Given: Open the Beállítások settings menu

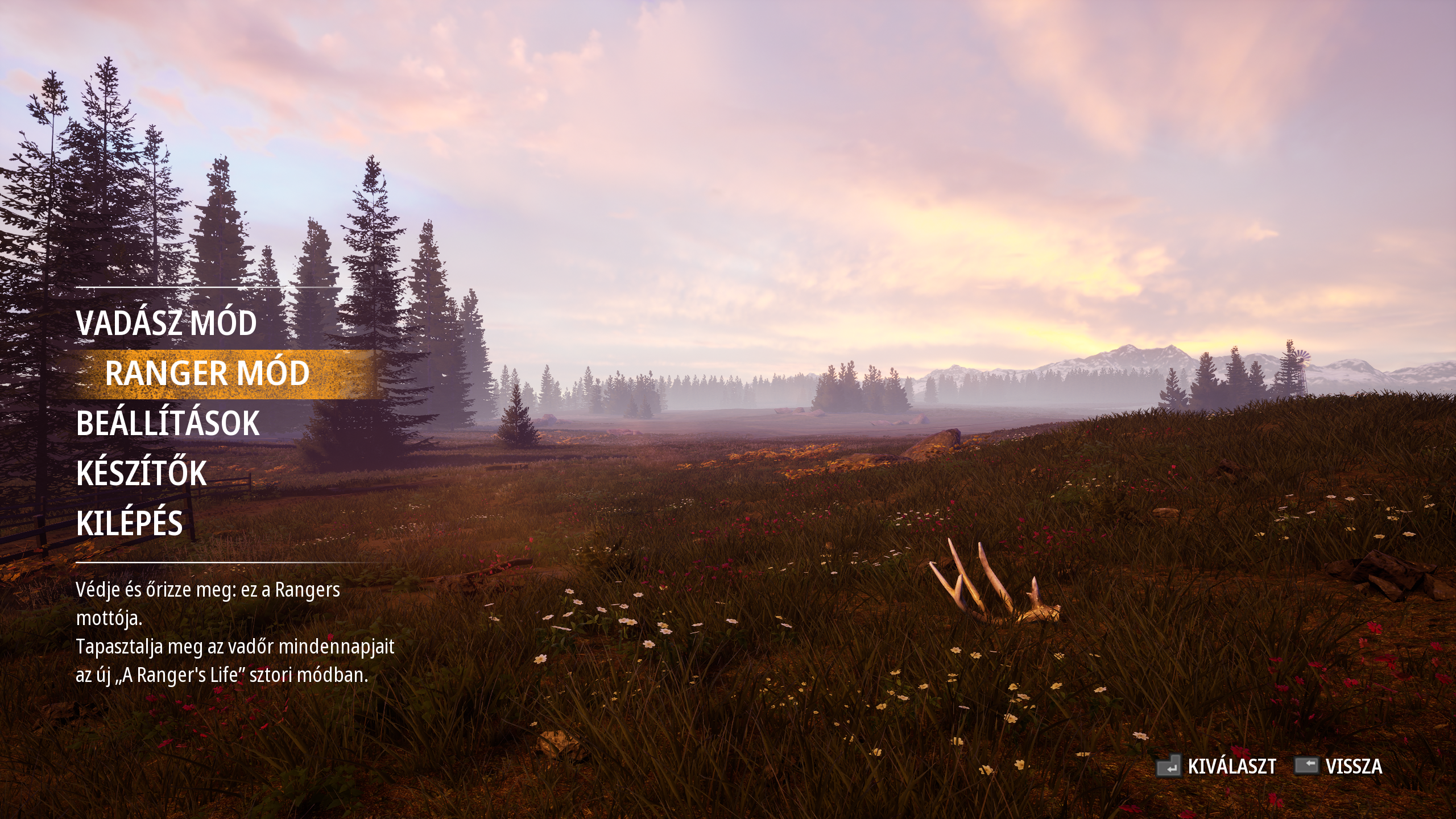Looking at the screenshot, I should pyautogui.click(x=168, y=424).
